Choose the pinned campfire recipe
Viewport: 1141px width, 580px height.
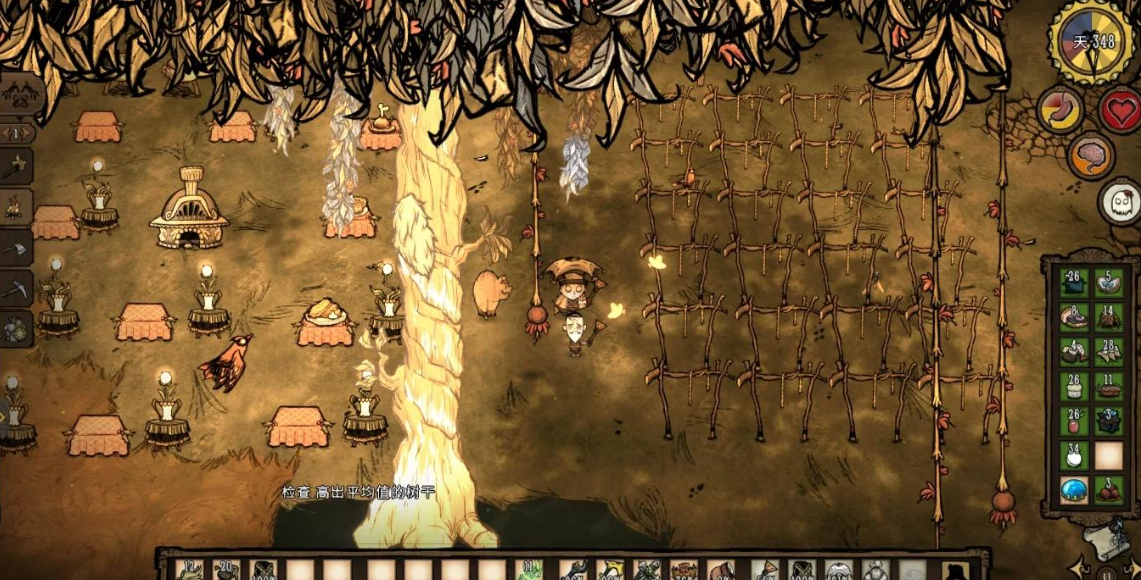(x=15, y=206)
